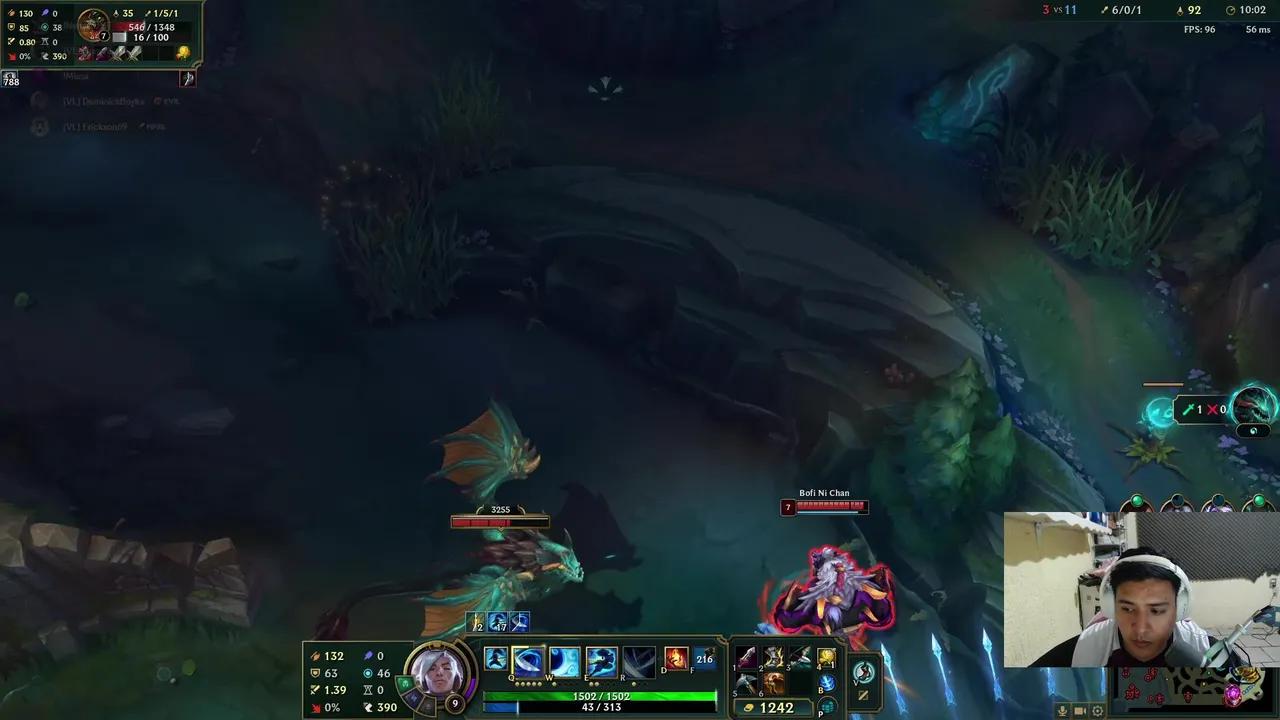Trigger the E dash ability
This screenshot has height=720, width=1280.
coord(600,659)
